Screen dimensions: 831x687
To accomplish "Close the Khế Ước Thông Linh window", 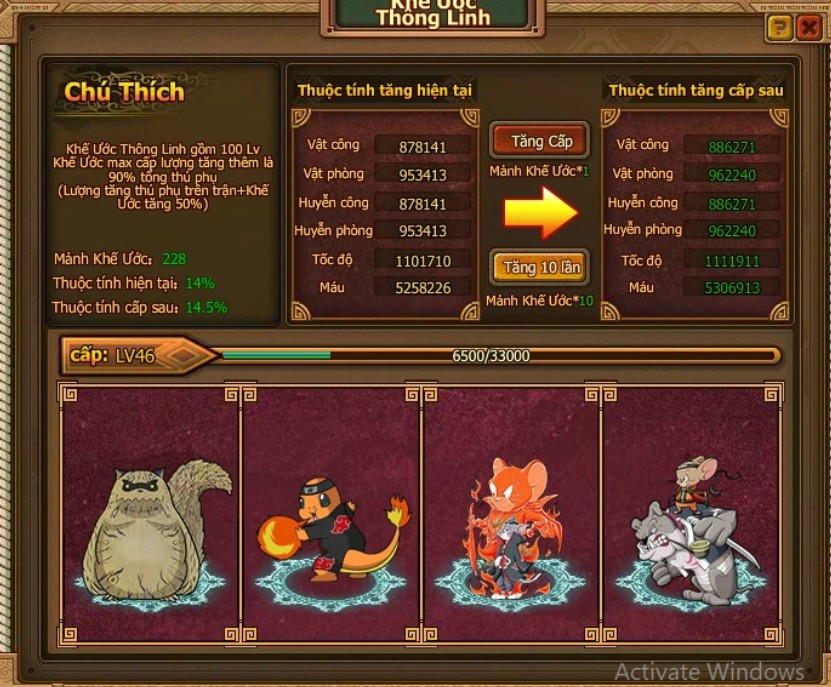I will coord(808,28).
